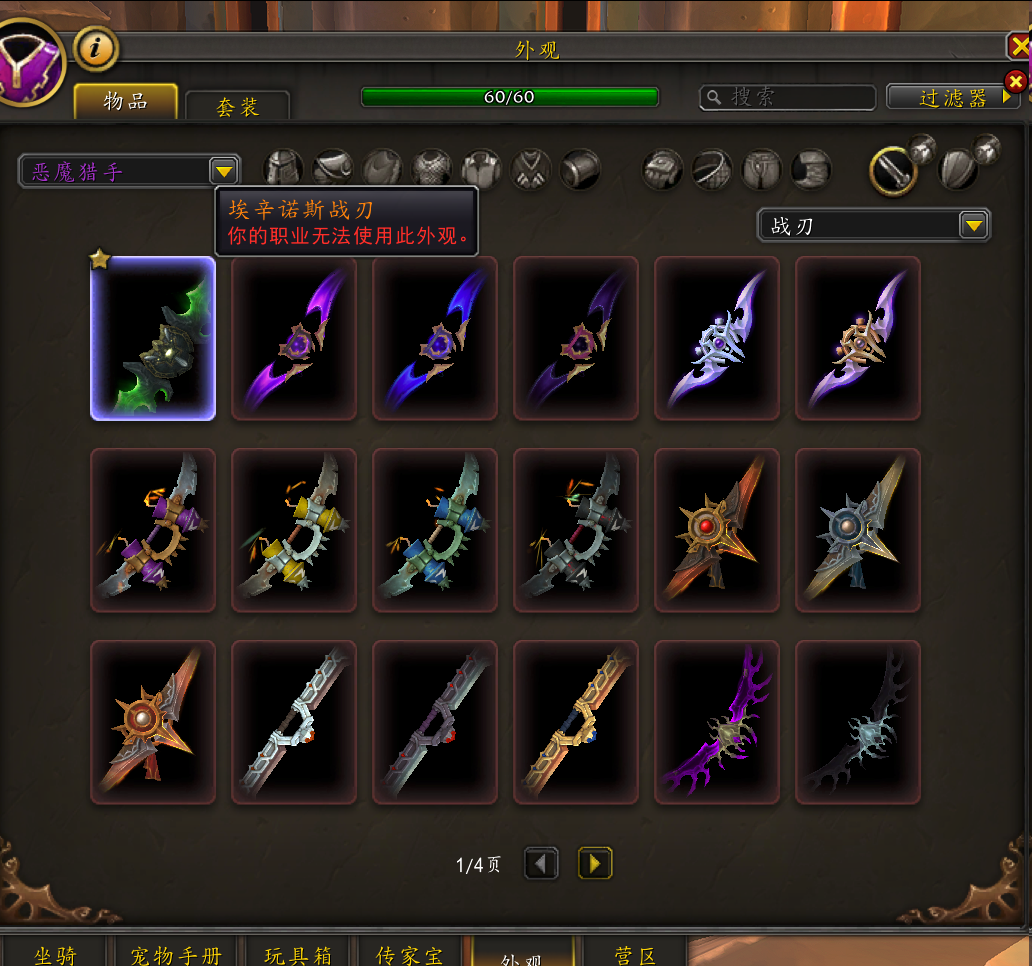Open the 玩具箱 toy box tab
Viewport: 1032px width, 966px height.
coord(297,954)
